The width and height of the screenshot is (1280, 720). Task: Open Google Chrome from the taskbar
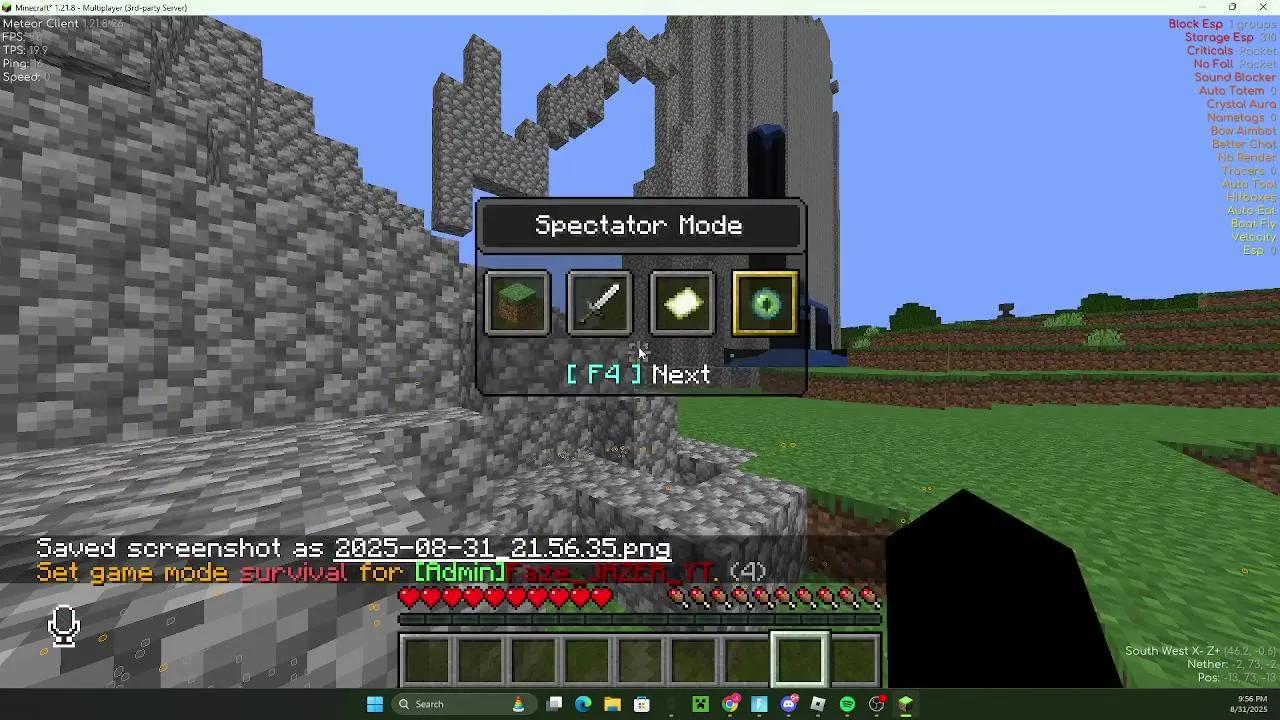[731, 704]
